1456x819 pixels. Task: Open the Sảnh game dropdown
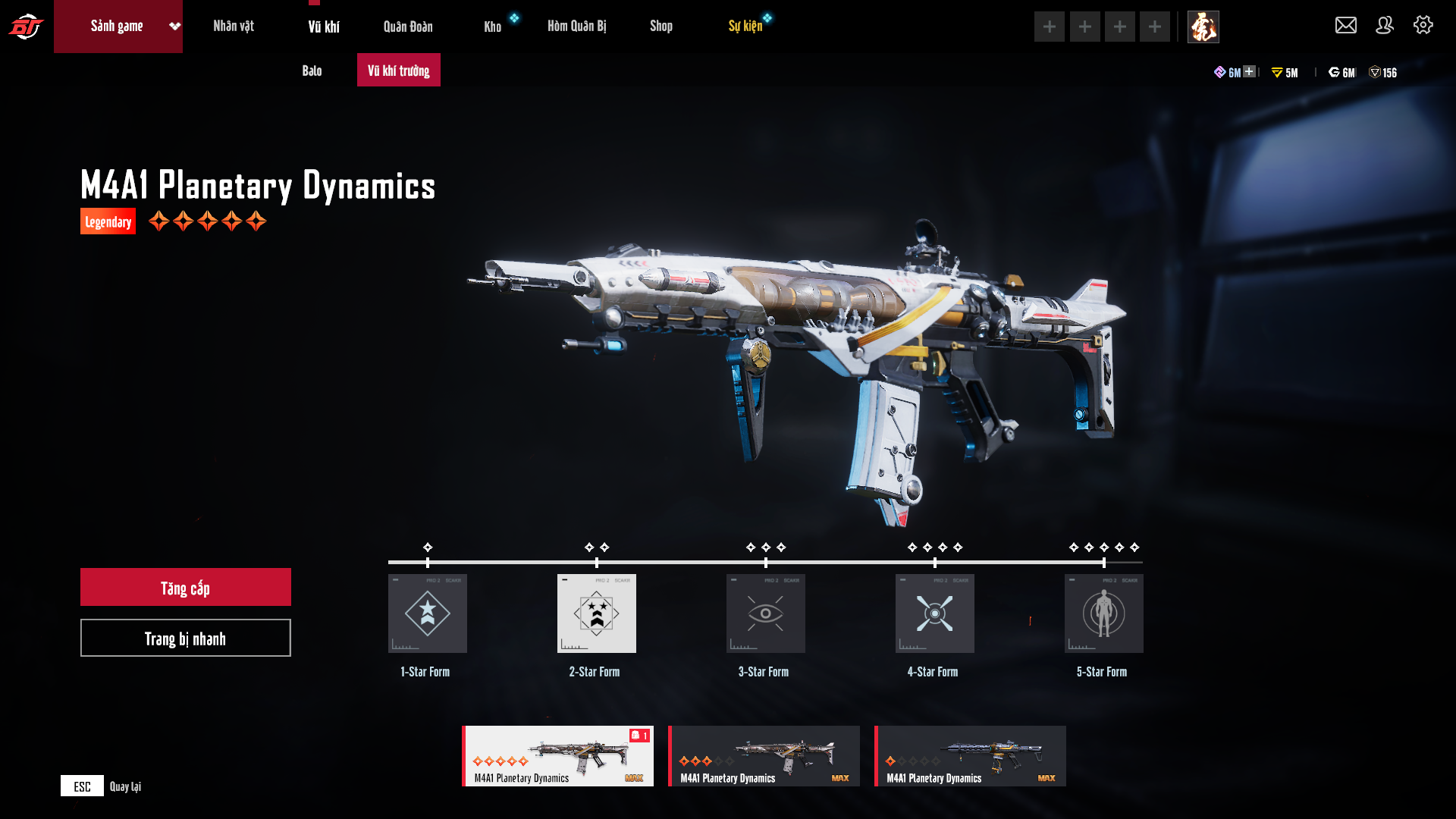174,27
